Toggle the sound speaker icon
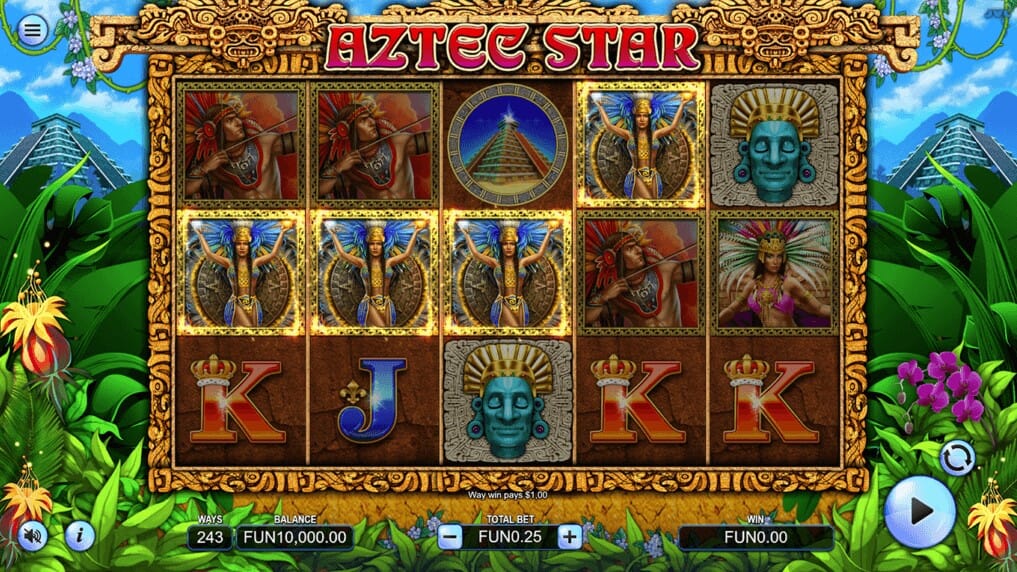Viewport: 1017px width, 572px height. pos(32,537)
